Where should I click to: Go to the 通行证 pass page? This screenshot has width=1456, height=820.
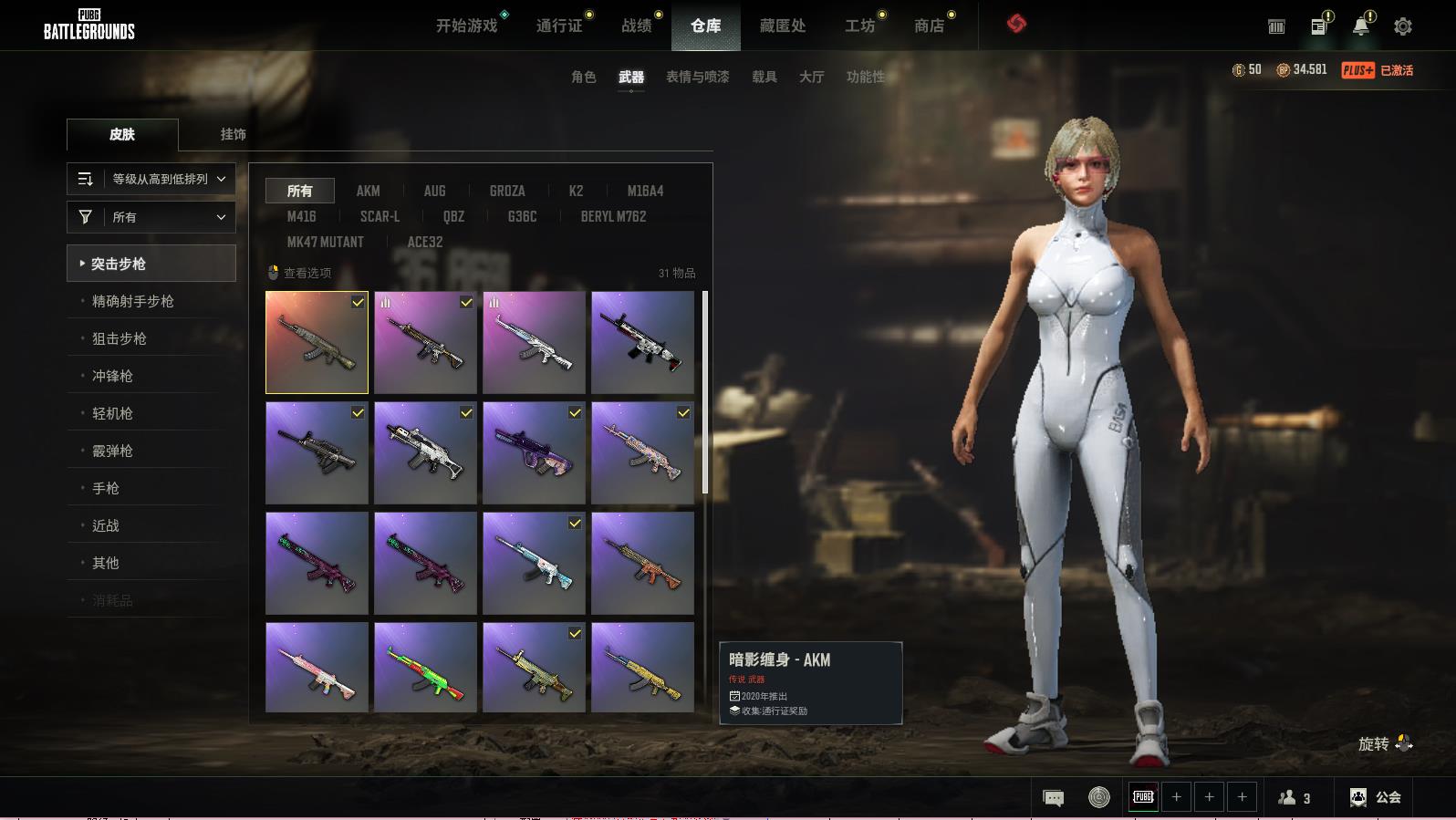[559, 26]
